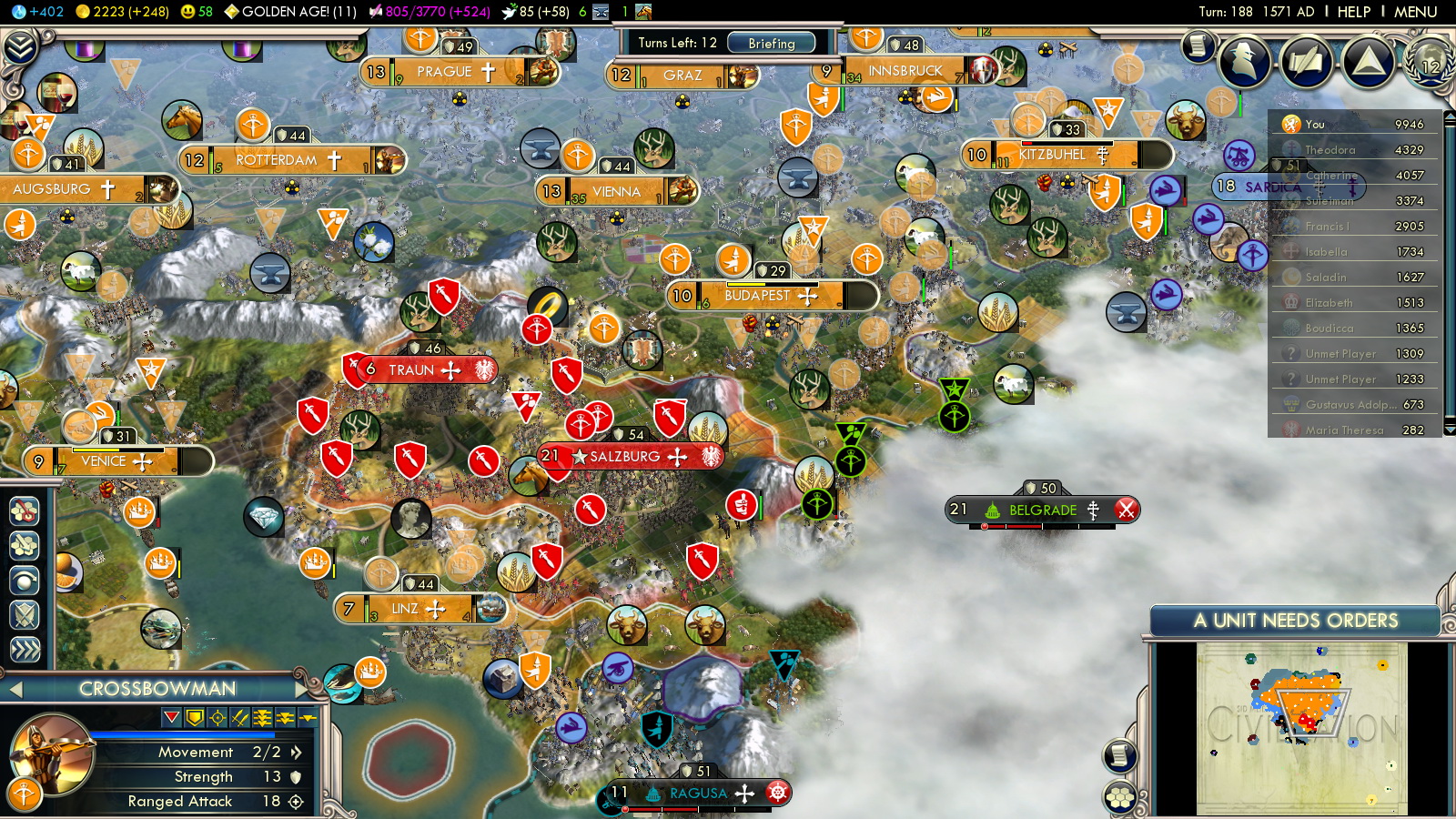Open the HELP Civilopedia
The height and width of the screenshot is (819, 1456).
coord(1353,12)
